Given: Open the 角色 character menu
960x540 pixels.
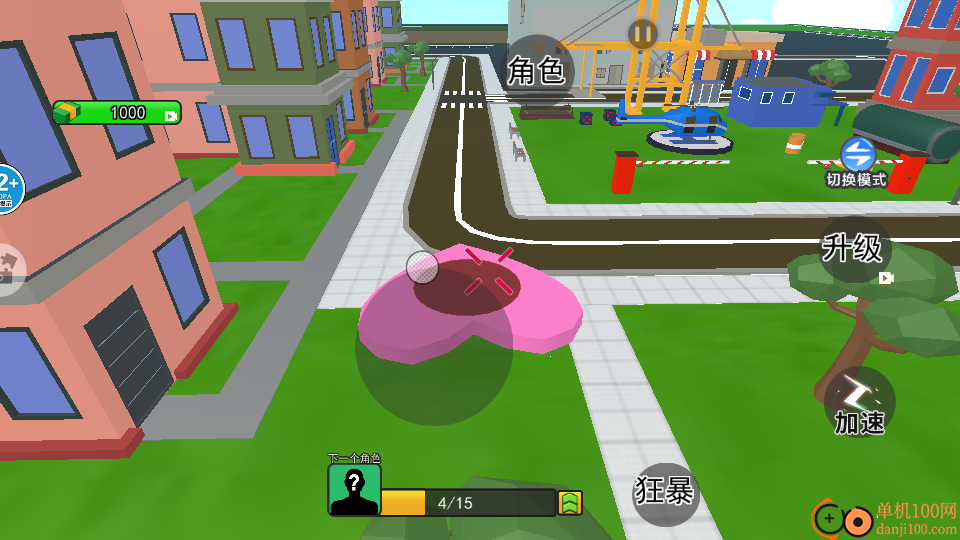Looking at the screenshot, I should click(x=536, y=71).
